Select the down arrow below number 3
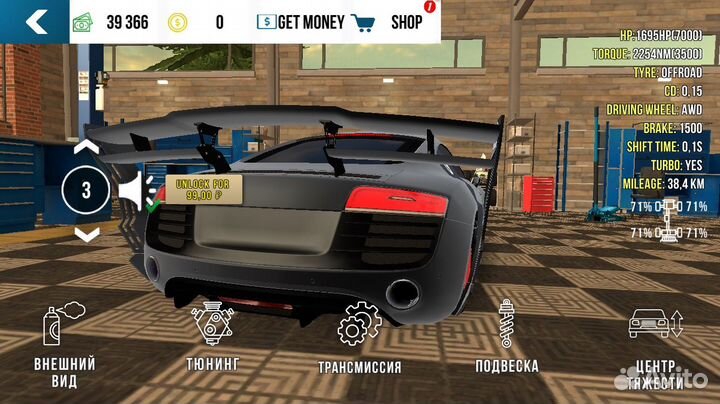This screenshot has width=720, height=404. pyautogui.click(x=87, y=234)
